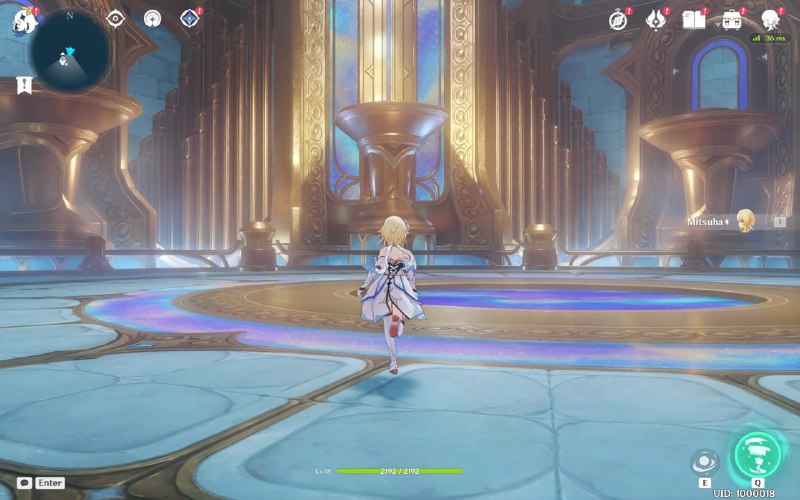This screenshot has width=800, height=500.
Task: Open the chat bubble button
Action: (24, 482)
